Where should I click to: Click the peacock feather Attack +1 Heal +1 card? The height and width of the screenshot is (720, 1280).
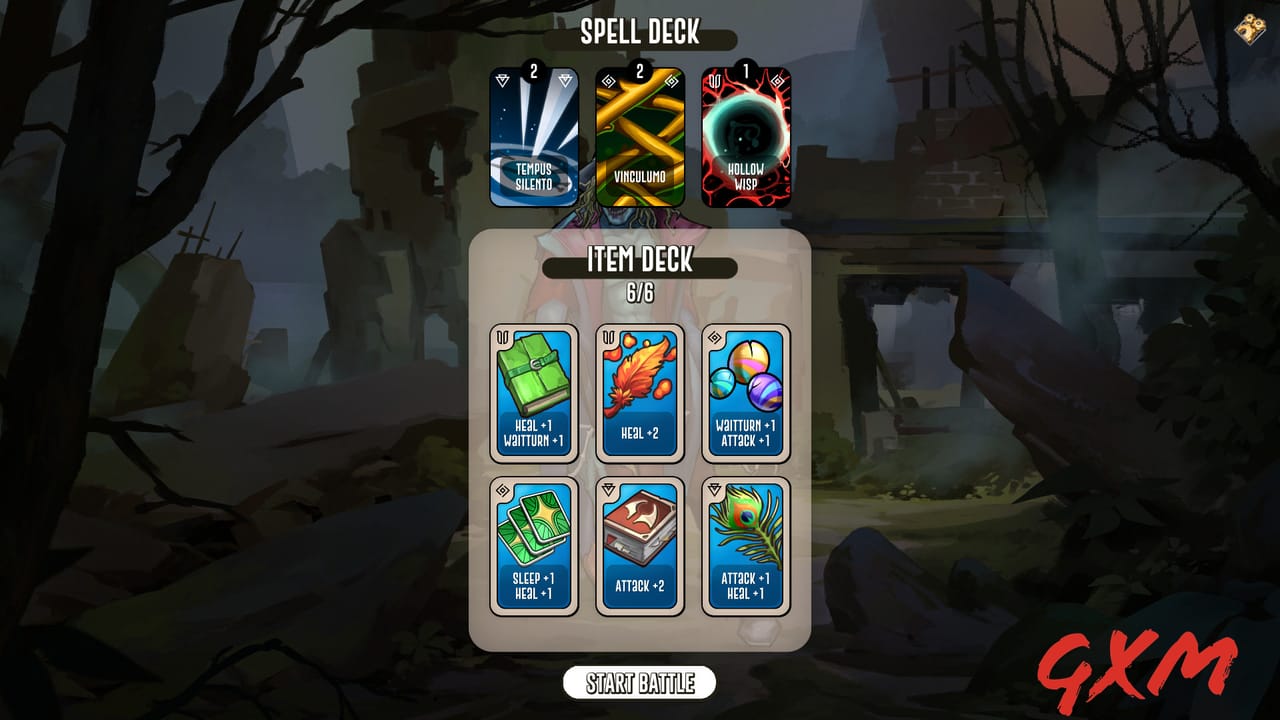click(746, 545)
